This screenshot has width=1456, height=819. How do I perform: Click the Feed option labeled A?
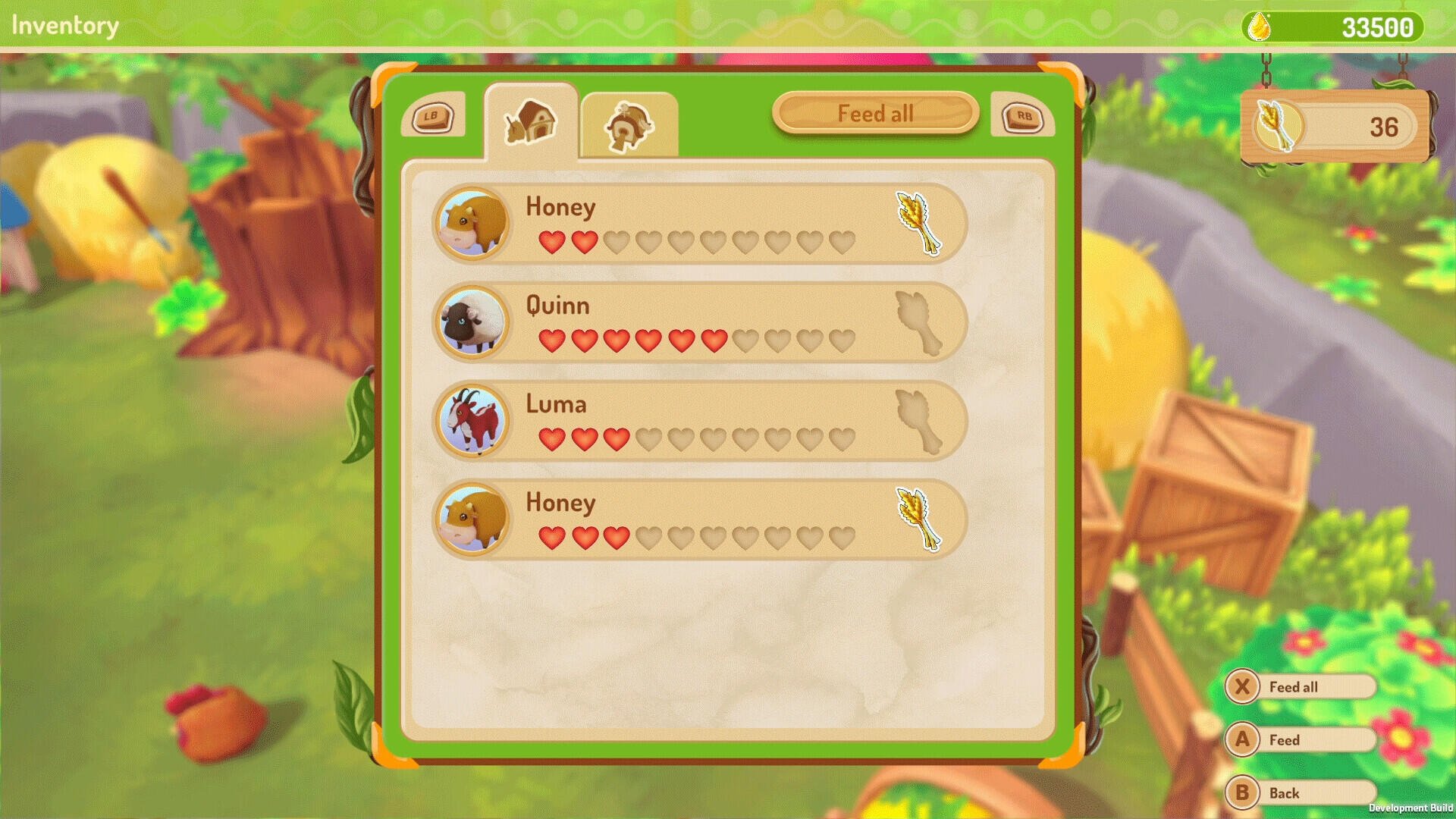click(1300, 740)
